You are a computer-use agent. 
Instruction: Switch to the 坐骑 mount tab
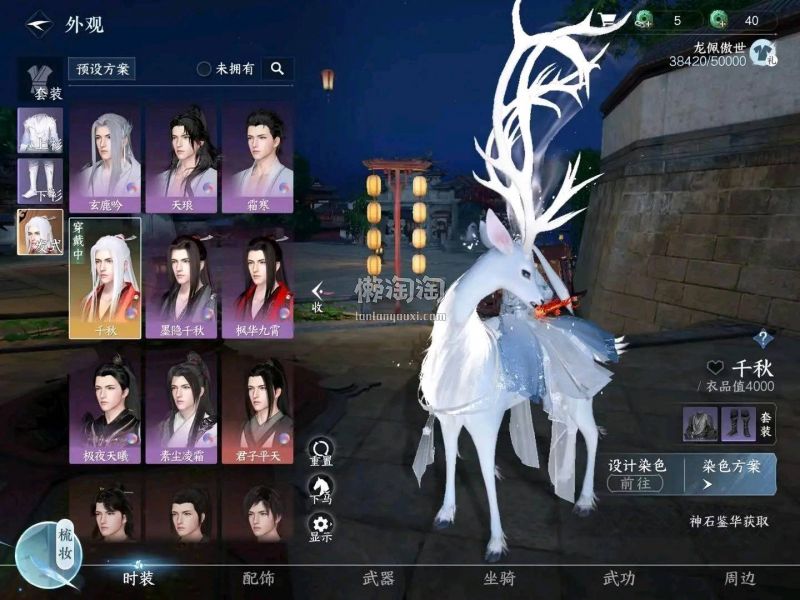[x=499, y=577]
